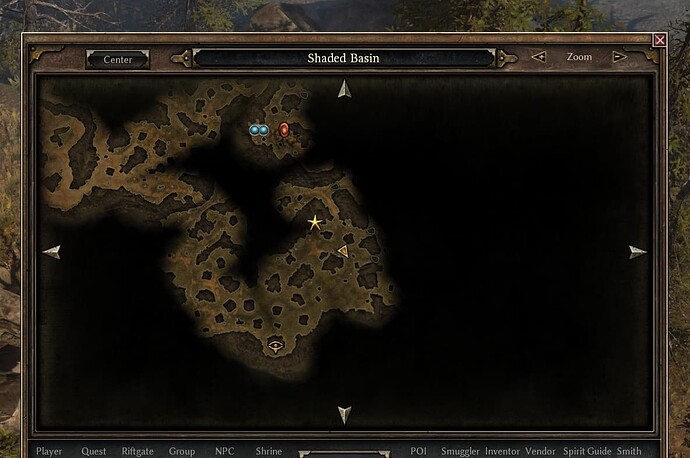Toggle the Spirit Guide legend filter

tap(587, 451)
